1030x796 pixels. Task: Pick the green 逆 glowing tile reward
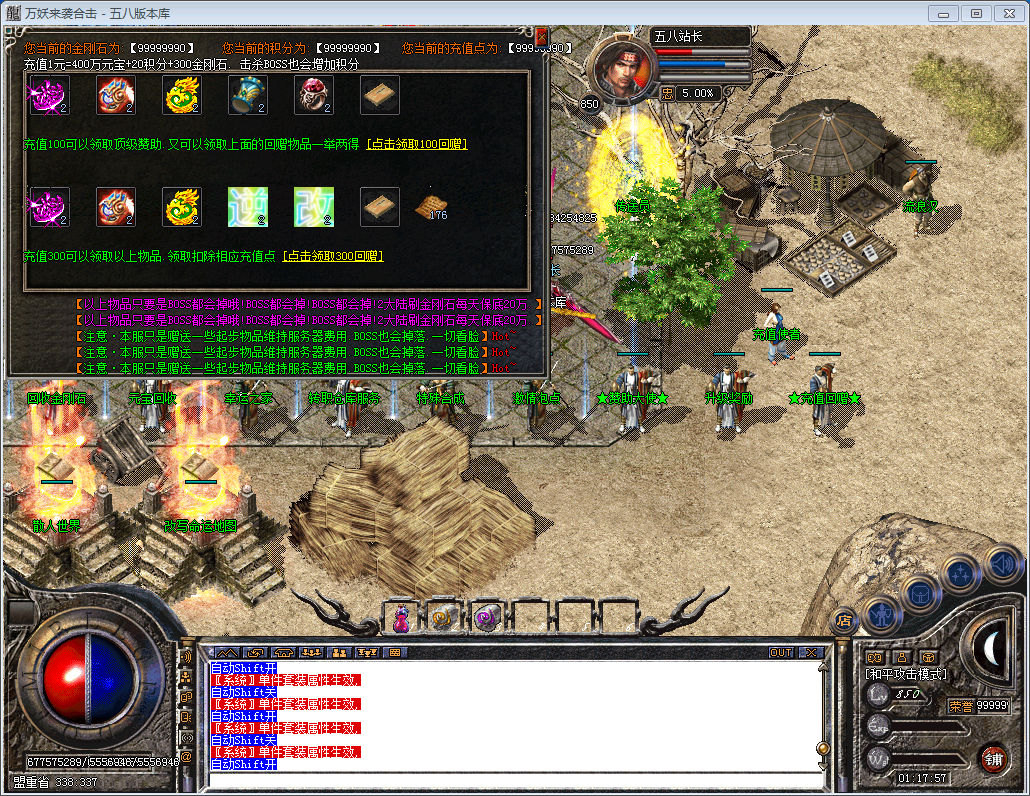point(247,207)
